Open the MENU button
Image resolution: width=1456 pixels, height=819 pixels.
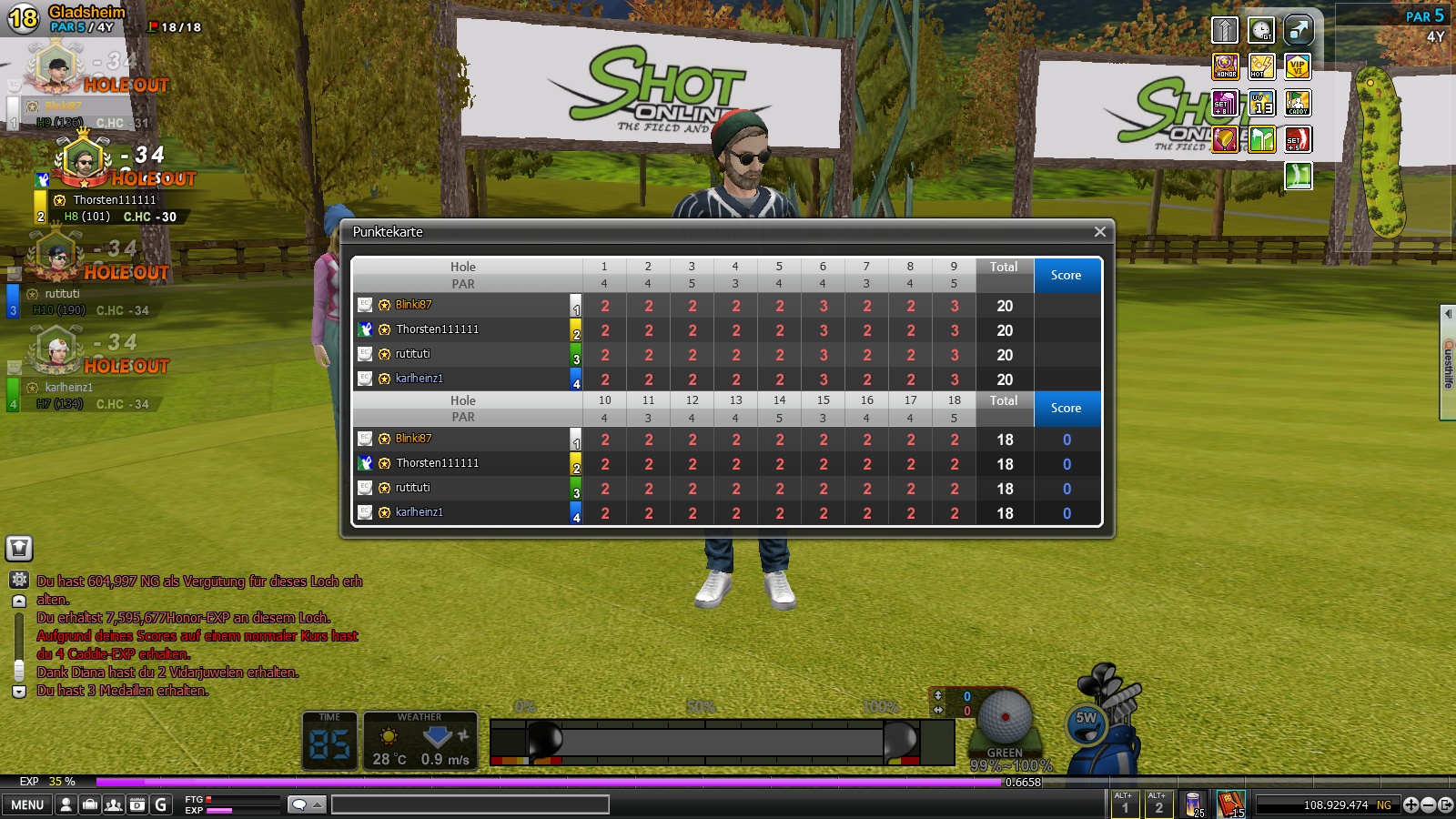click(27, 804)
